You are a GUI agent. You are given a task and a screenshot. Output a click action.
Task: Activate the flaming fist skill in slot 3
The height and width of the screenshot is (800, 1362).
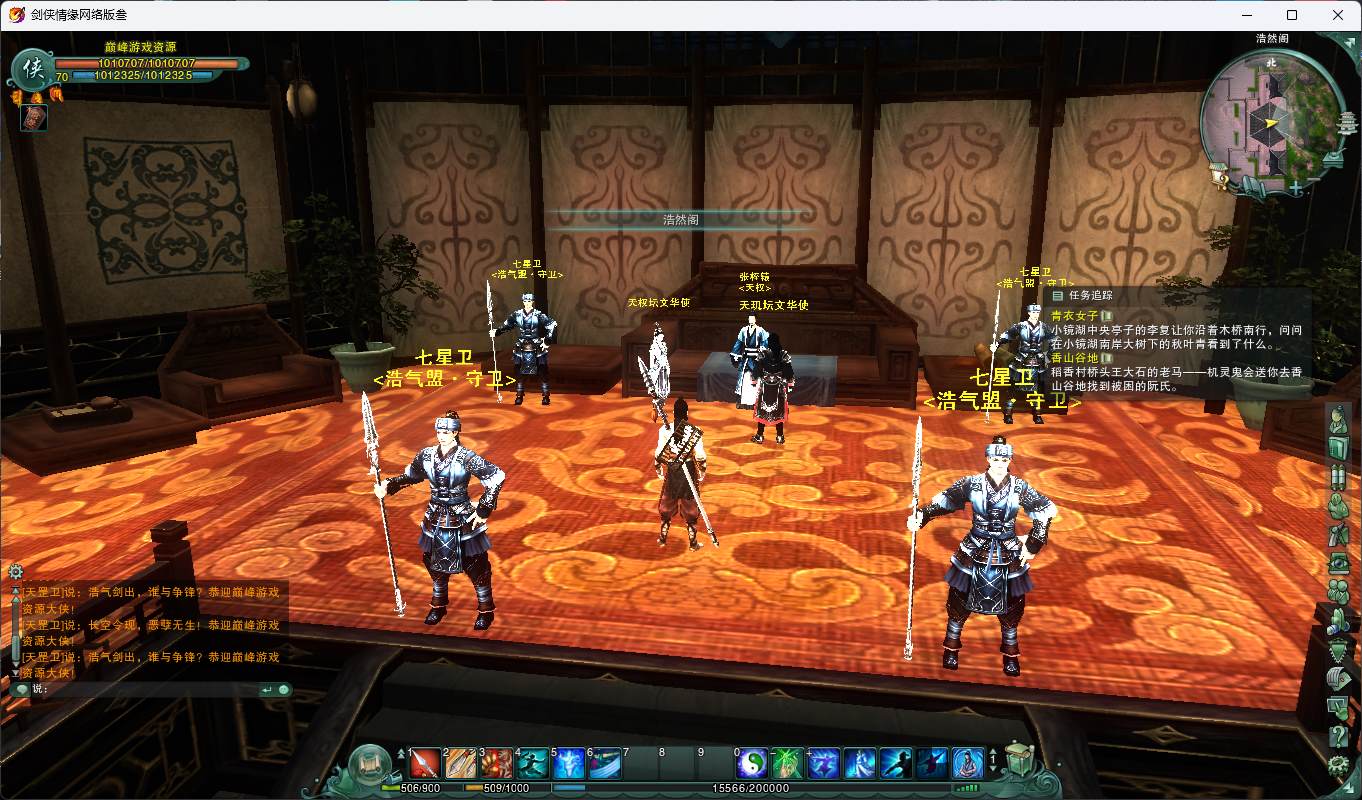click(x=496, y=764)
